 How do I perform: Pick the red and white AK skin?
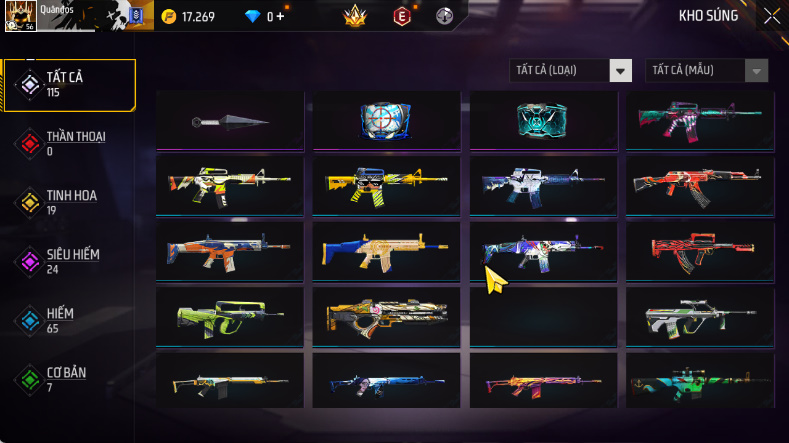[x=698, y=185]
